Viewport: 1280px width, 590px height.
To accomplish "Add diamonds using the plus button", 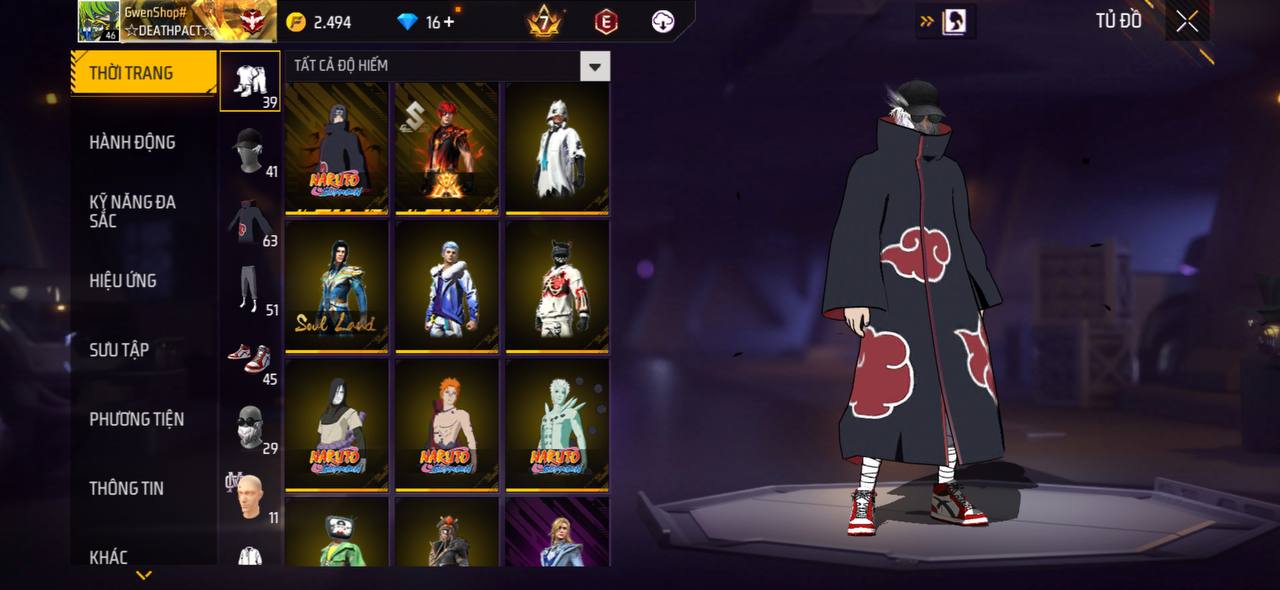I will coord(449,22).
